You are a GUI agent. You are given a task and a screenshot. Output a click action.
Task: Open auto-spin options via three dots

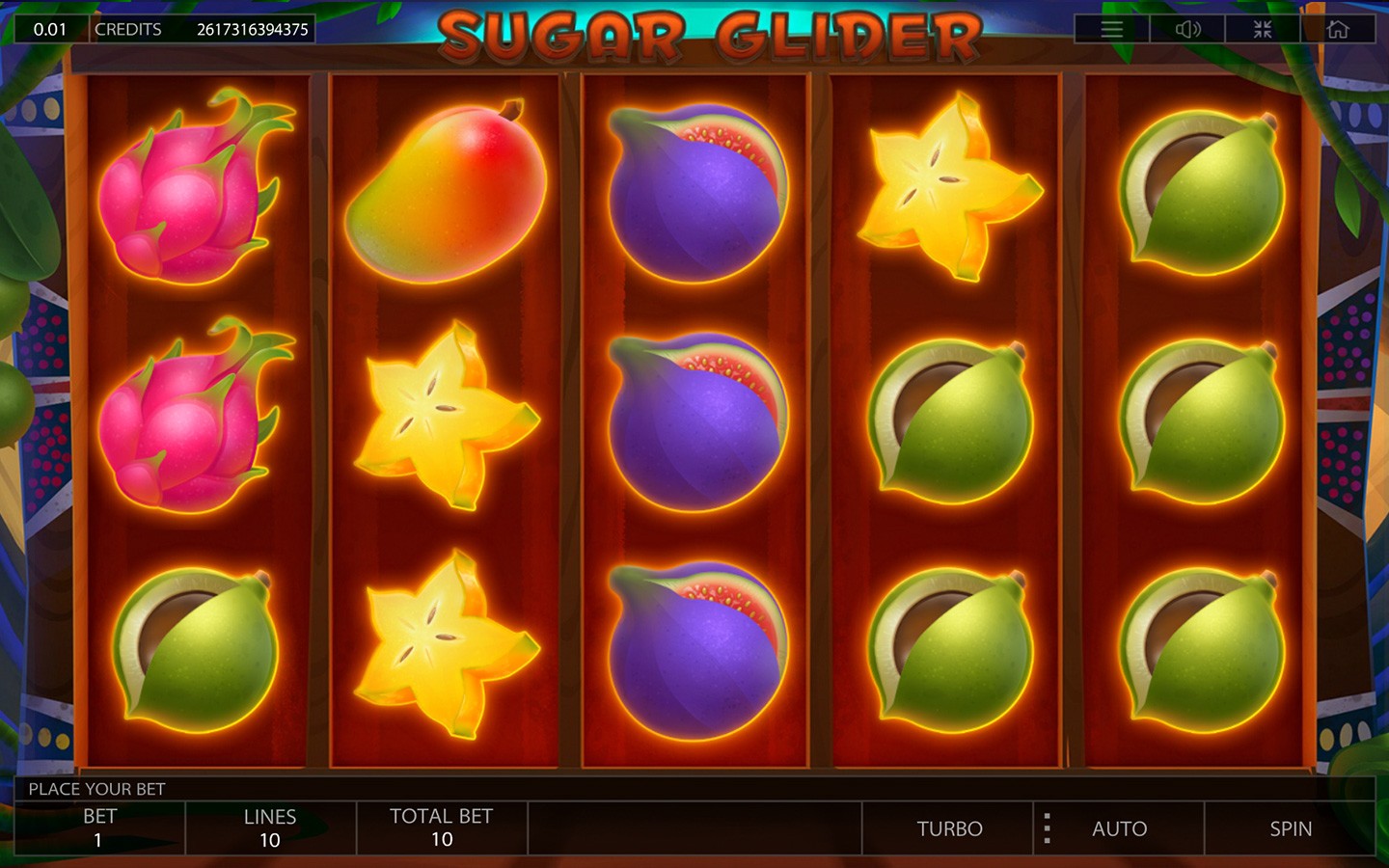click(x=1047, y=828)
